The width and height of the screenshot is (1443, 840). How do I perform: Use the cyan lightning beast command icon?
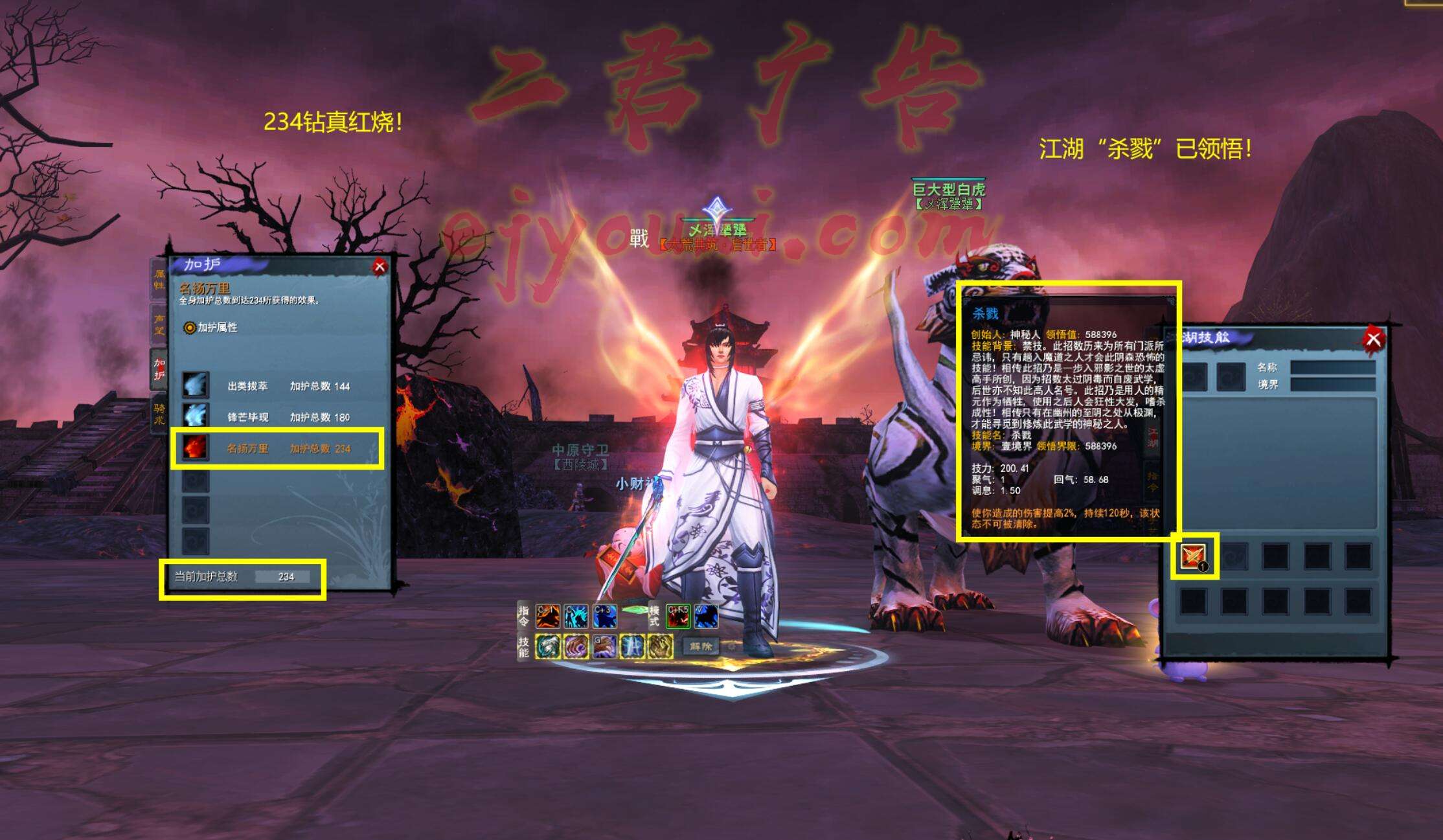[x=576, y=616]
